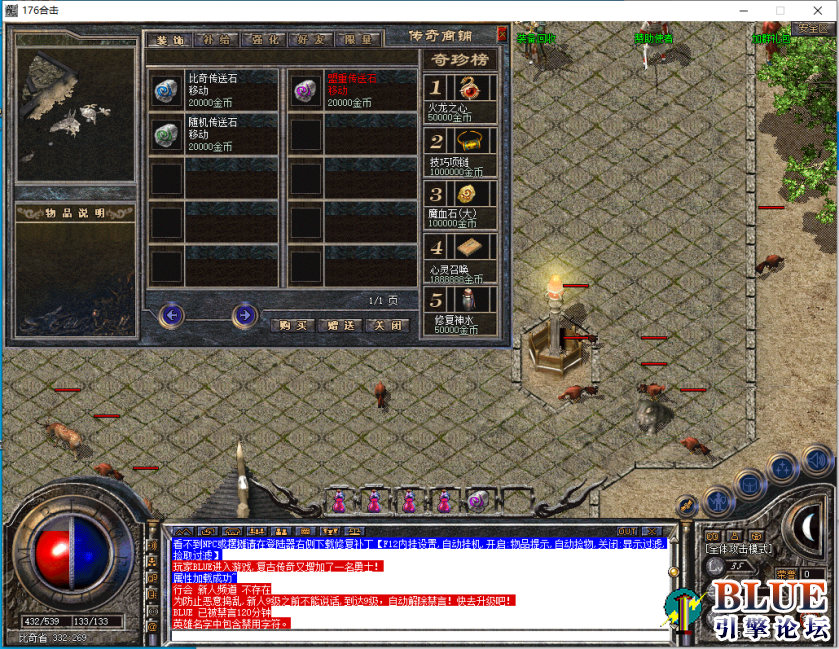This screenshot has width=839, height=649.
Task: Choose 技巧项链 in the 奇珍榜 list
Action: pyautogui.click(x=461, y=150)
